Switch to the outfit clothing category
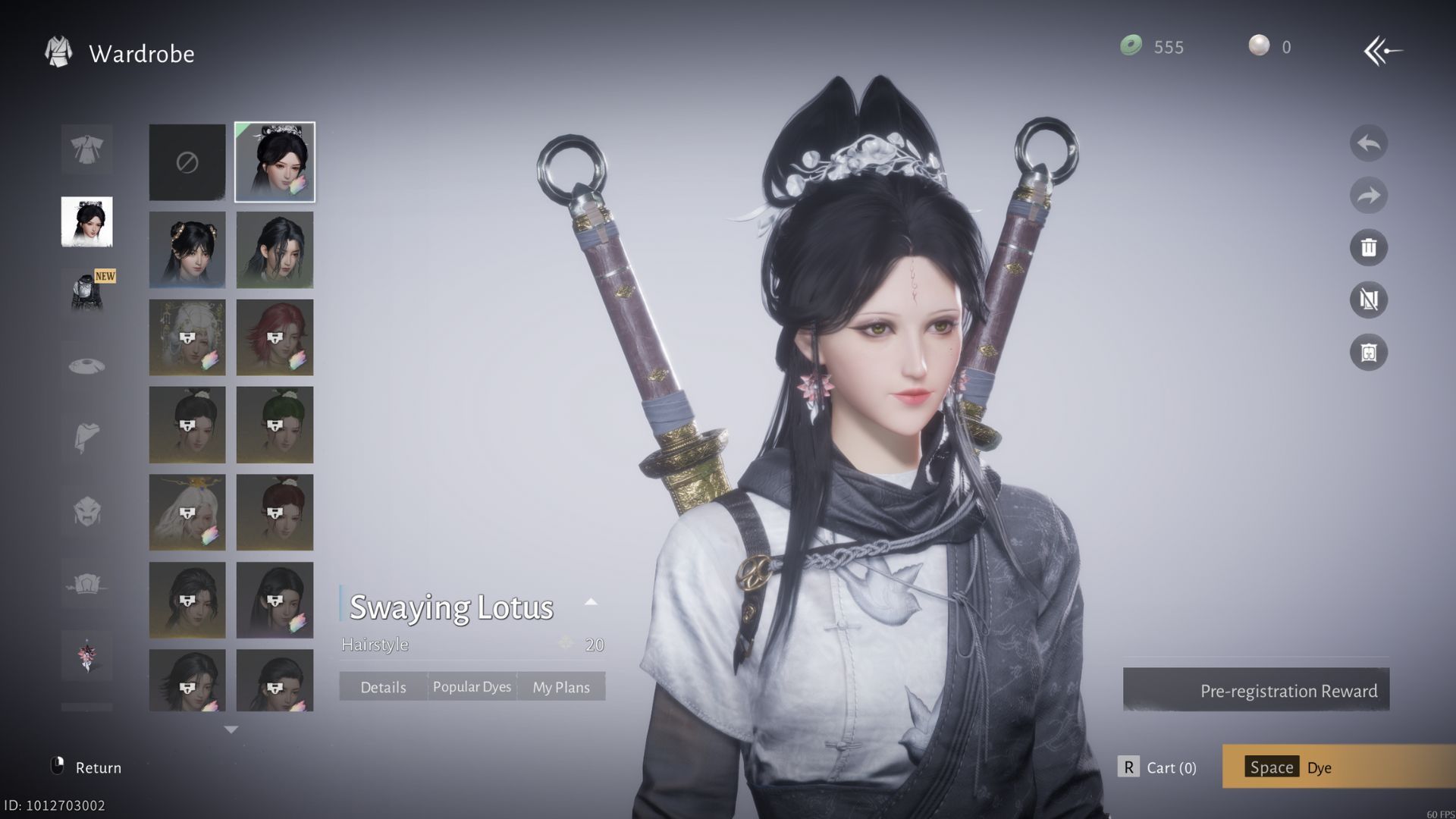1456x819 pixels. click(x=87, y=149)
